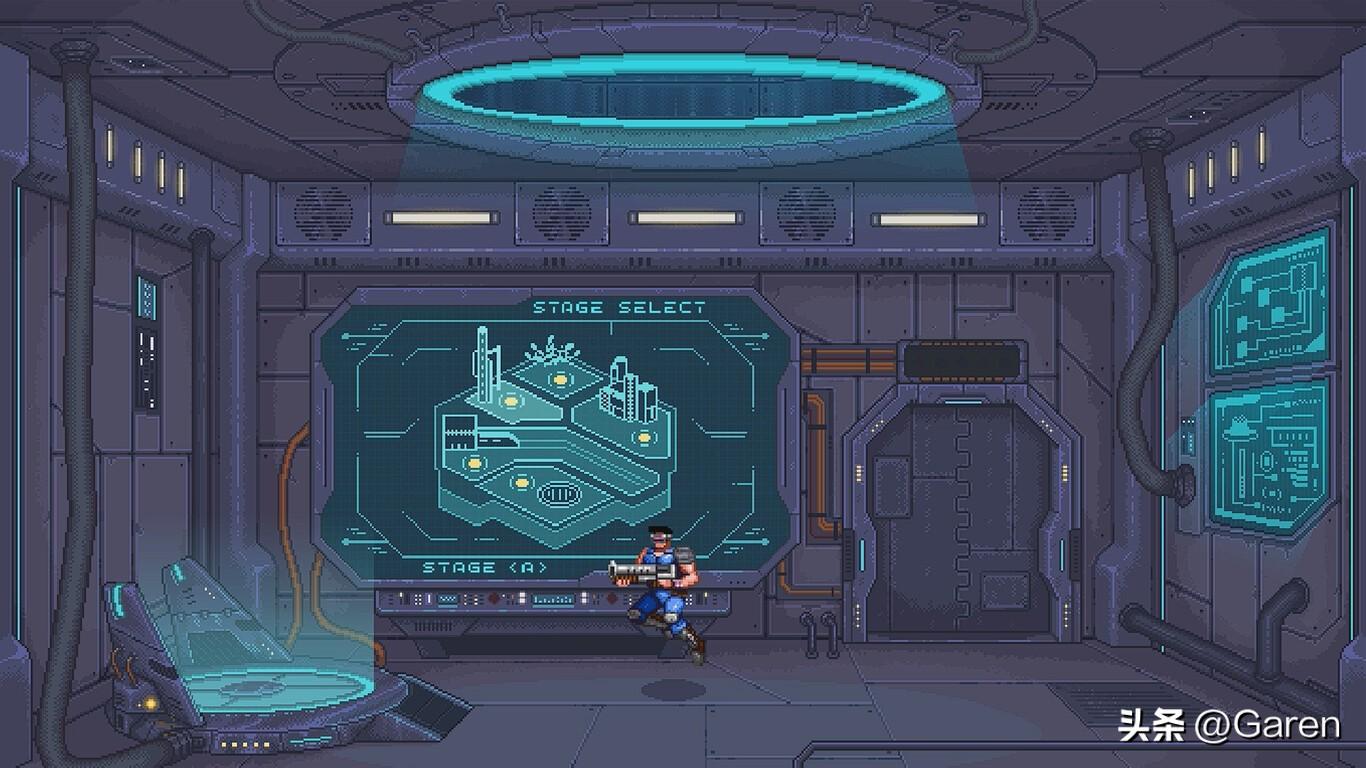Select the stage node beside the tall tower
The image size is (1366, 768).
pyautogui.click(x=511, y=401)
